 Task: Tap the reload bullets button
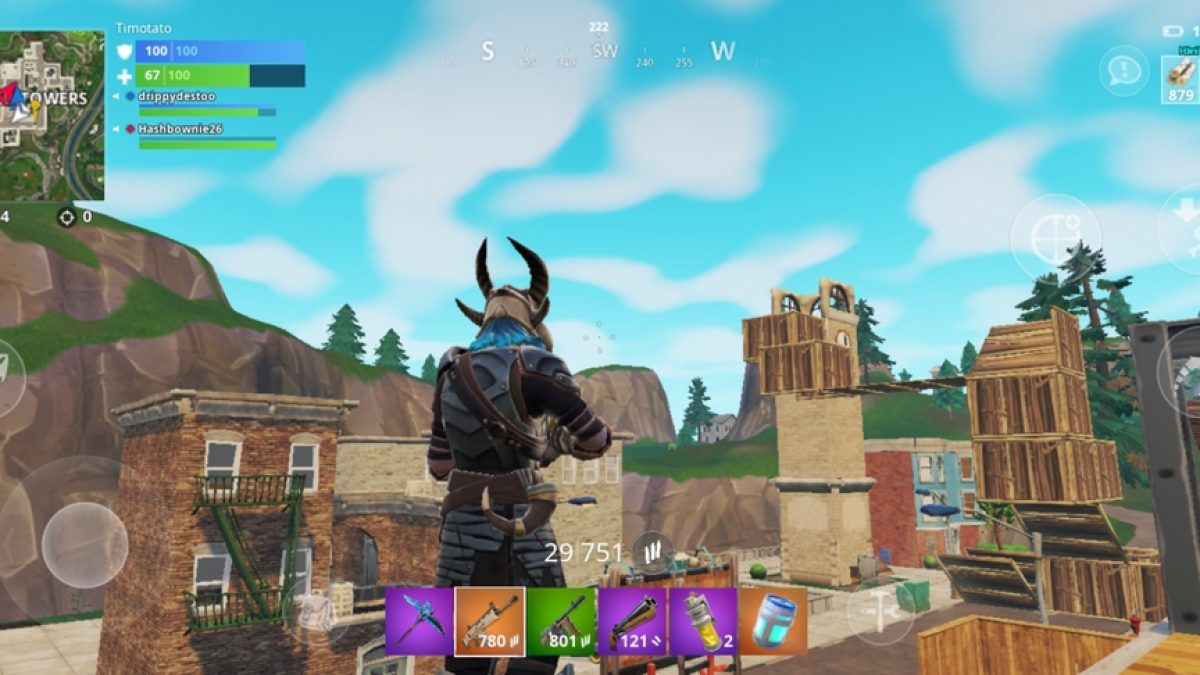(x=652, y=552)
